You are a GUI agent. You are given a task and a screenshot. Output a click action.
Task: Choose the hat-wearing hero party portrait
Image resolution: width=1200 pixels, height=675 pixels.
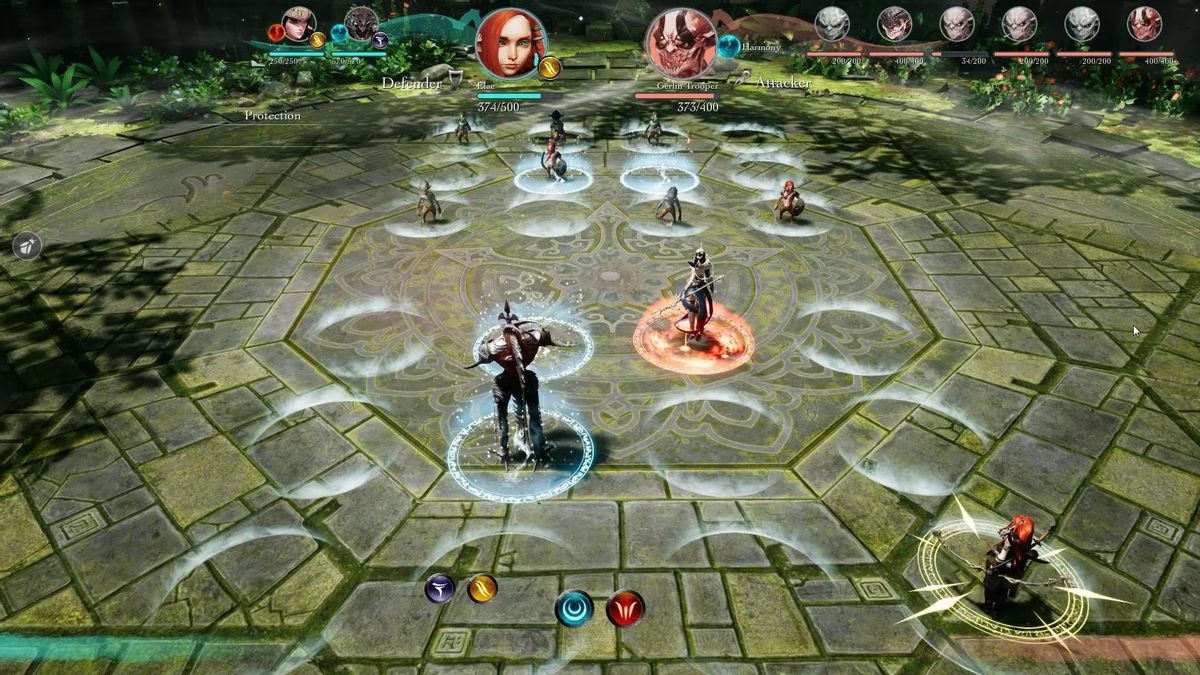click(298, 23)
